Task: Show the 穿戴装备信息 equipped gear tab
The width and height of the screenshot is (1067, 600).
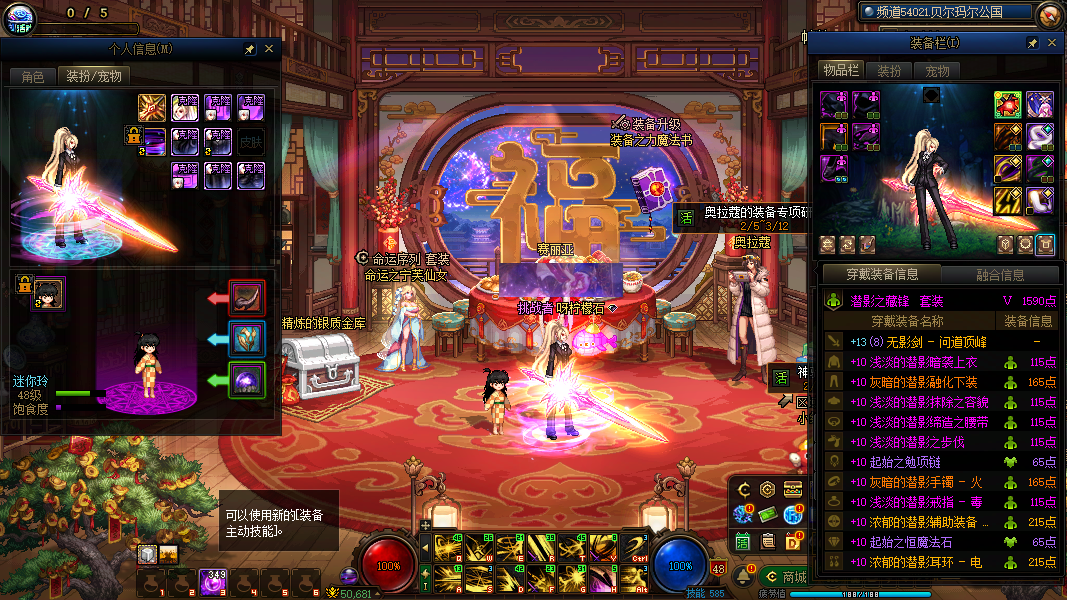Action: (881, 275)
